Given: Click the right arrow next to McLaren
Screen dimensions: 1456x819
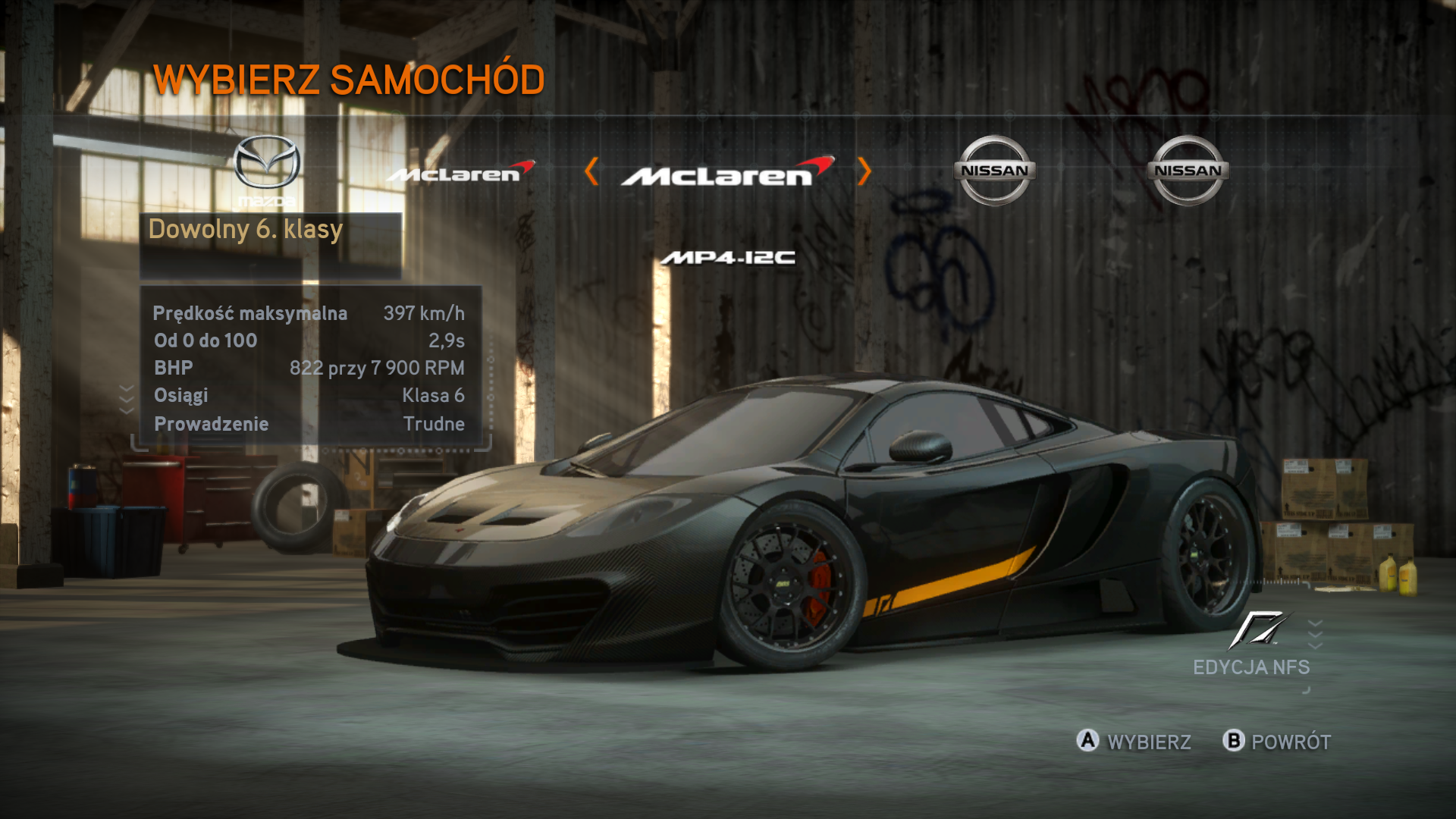Looking at the screenshot, I should pyautogui.click(x=864, y=173).
